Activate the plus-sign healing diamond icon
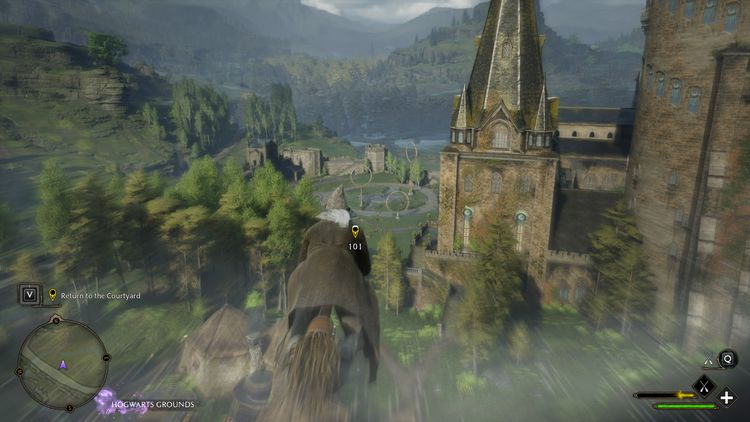750x422 pixels. pyautogui.click(x=727, y=398)
